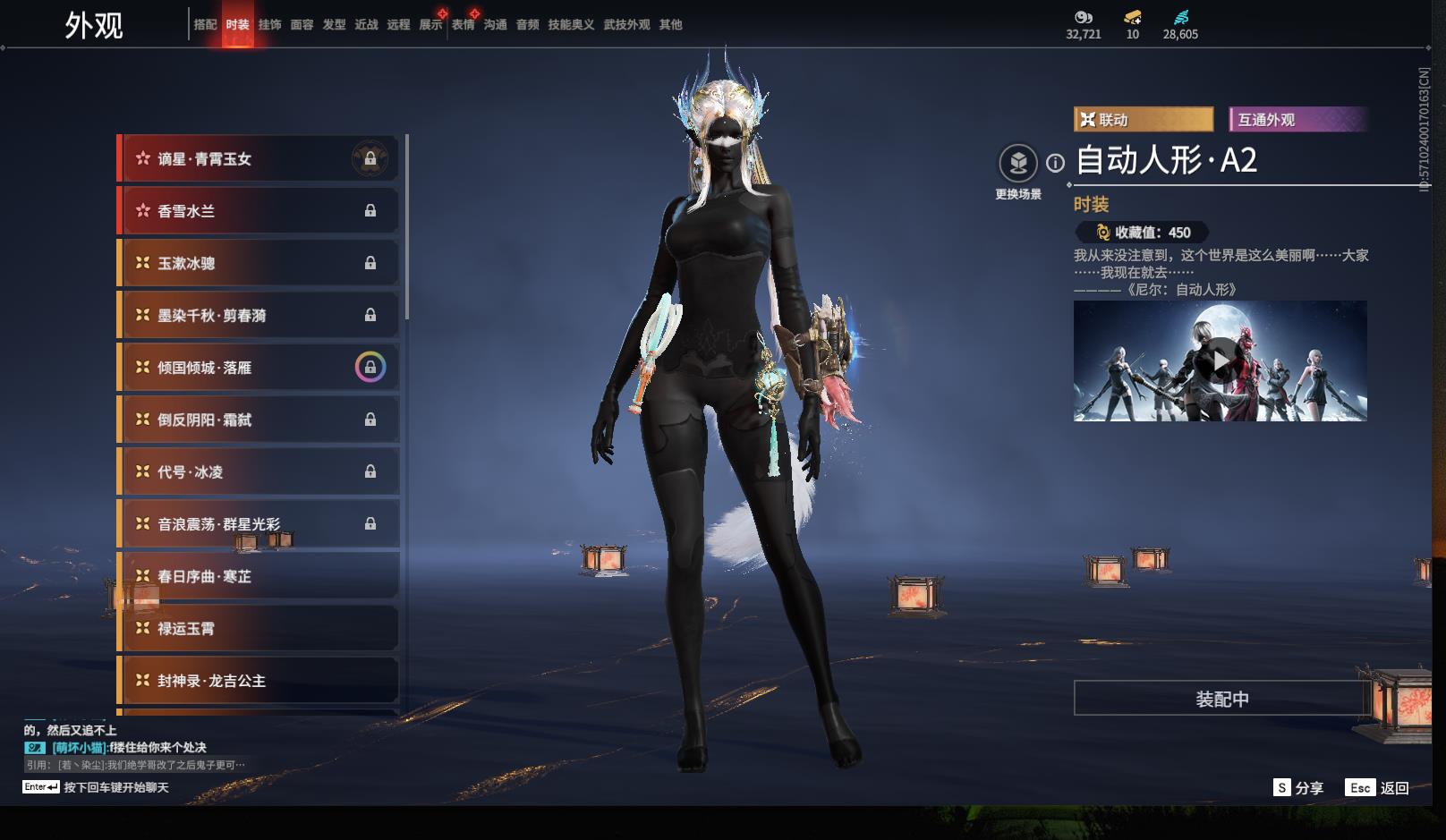Switch to the 搭配 tab
This screenshot has height=840, width=1446.
(x=205, y=25)
